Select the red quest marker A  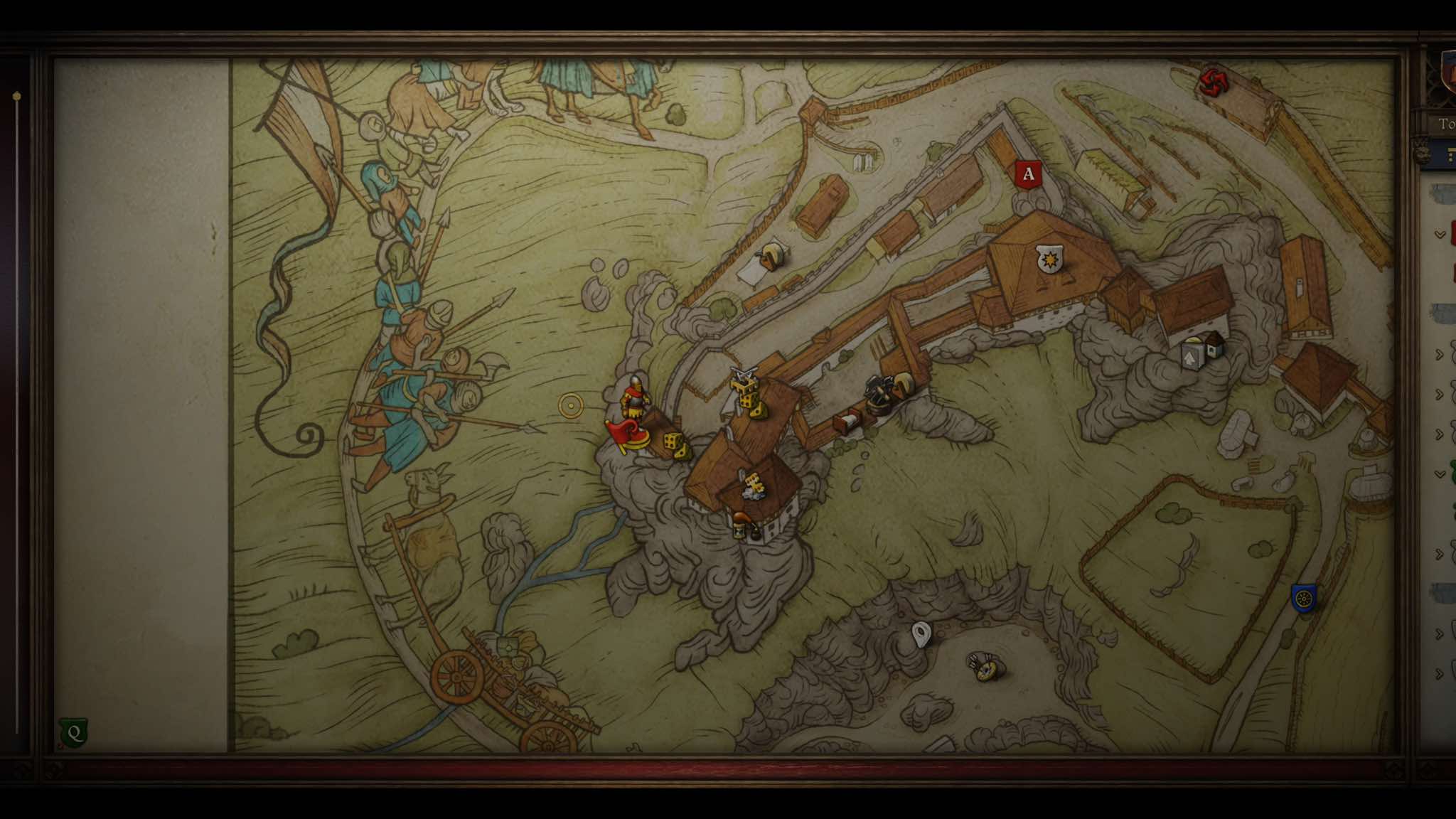pos(1027,174)
